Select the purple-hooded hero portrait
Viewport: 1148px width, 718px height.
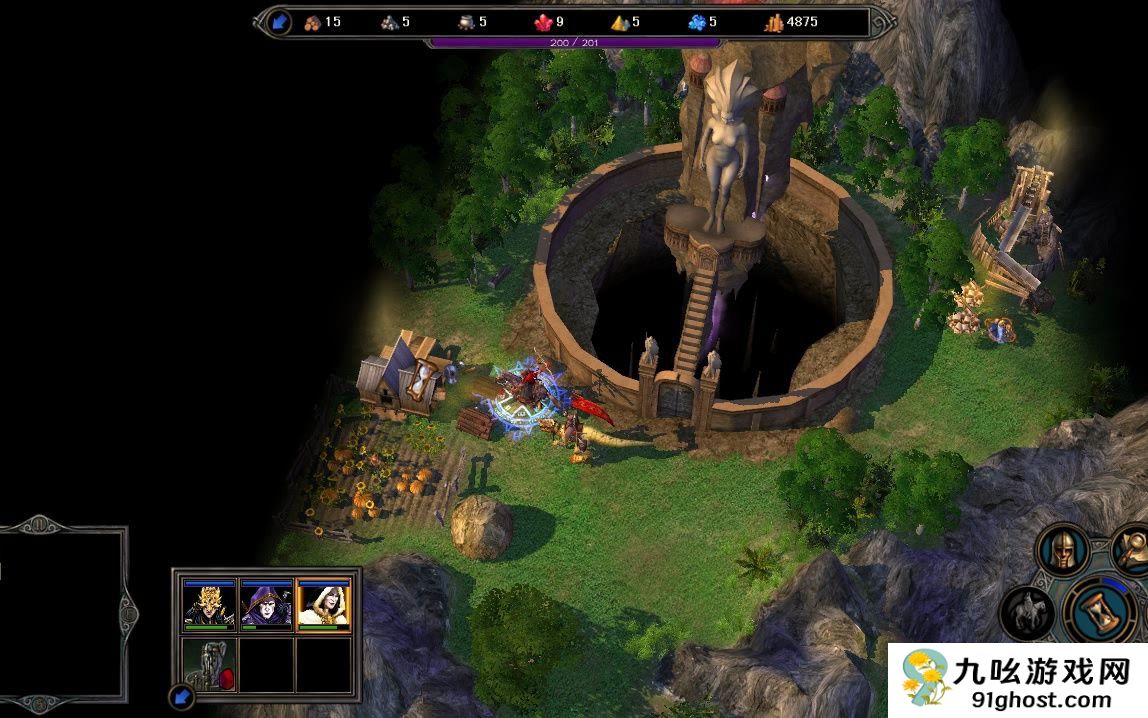(x=266, y=604)
